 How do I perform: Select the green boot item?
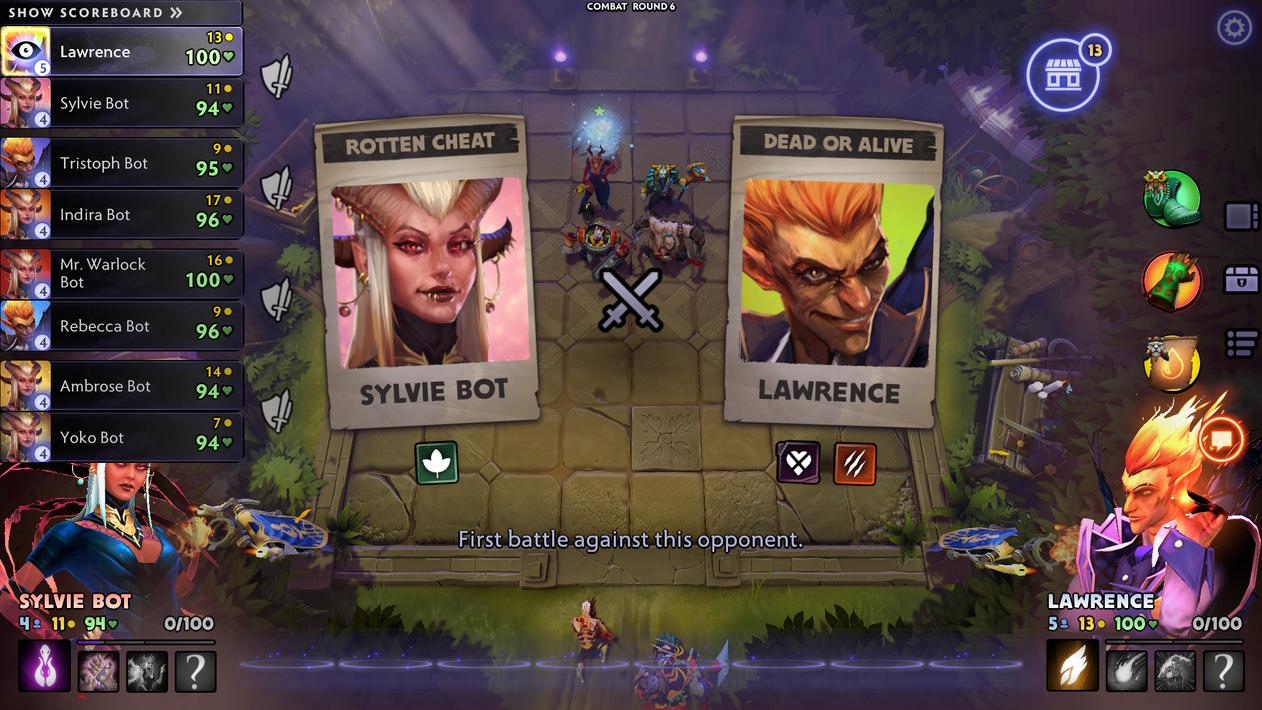[x=1172, y=198]
